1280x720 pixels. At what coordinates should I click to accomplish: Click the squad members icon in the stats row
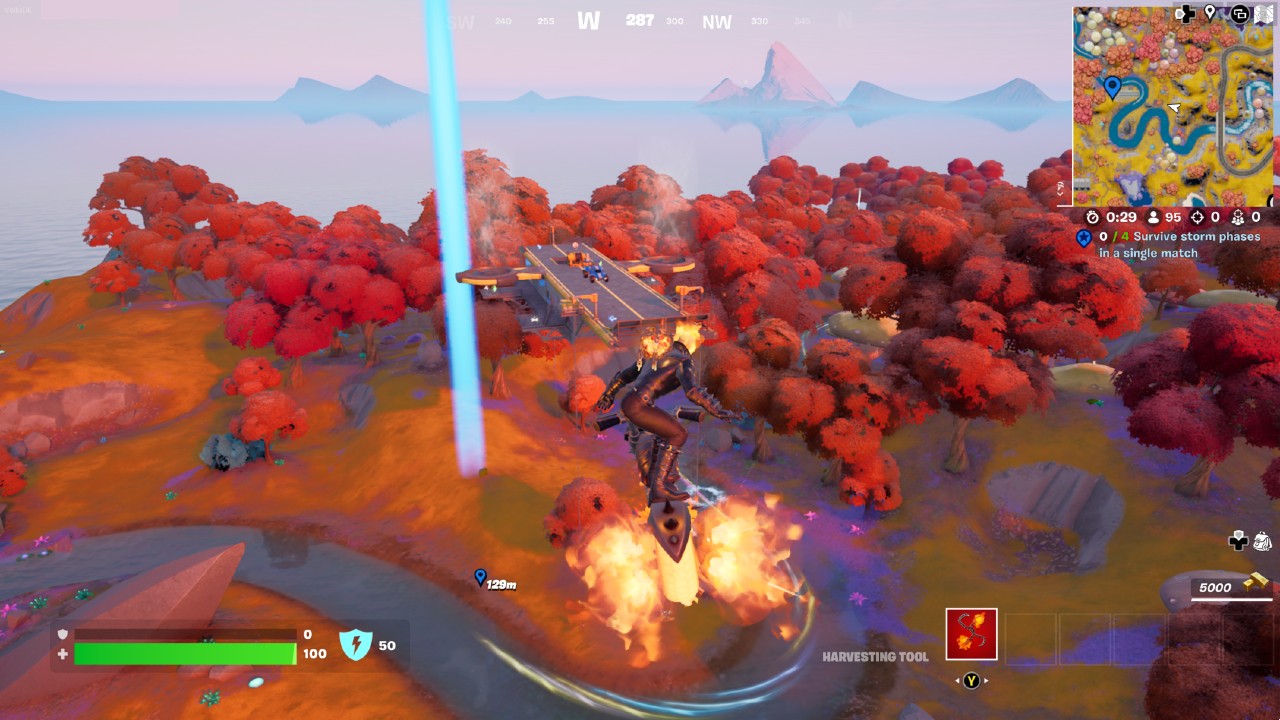(x=1238, y=217)
